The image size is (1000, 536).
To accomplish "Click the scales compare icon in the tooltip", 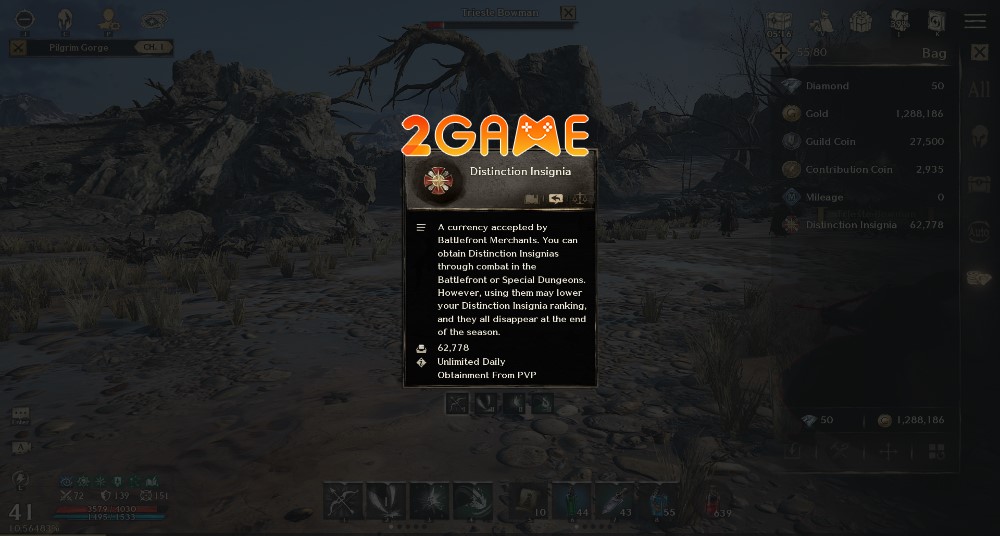I will point(579,198).
